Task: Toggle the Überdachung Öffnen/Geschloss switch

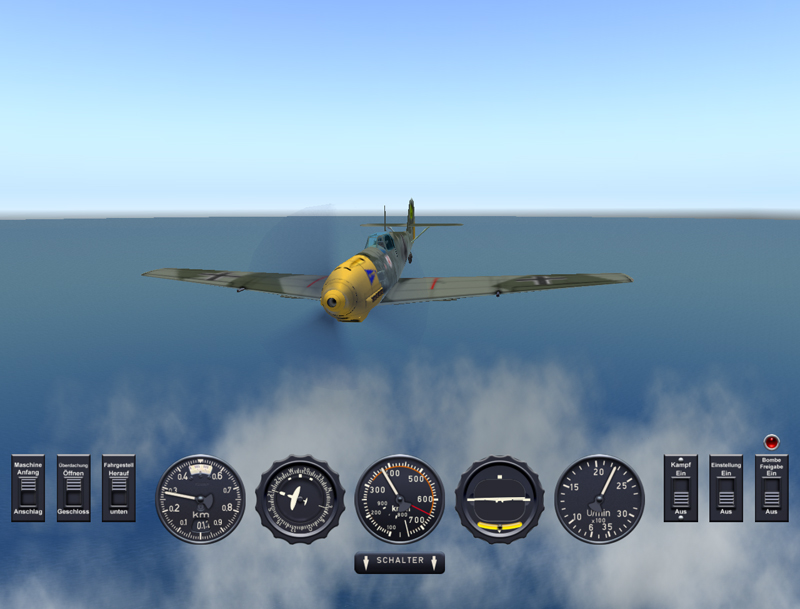Action: point(73,490)
